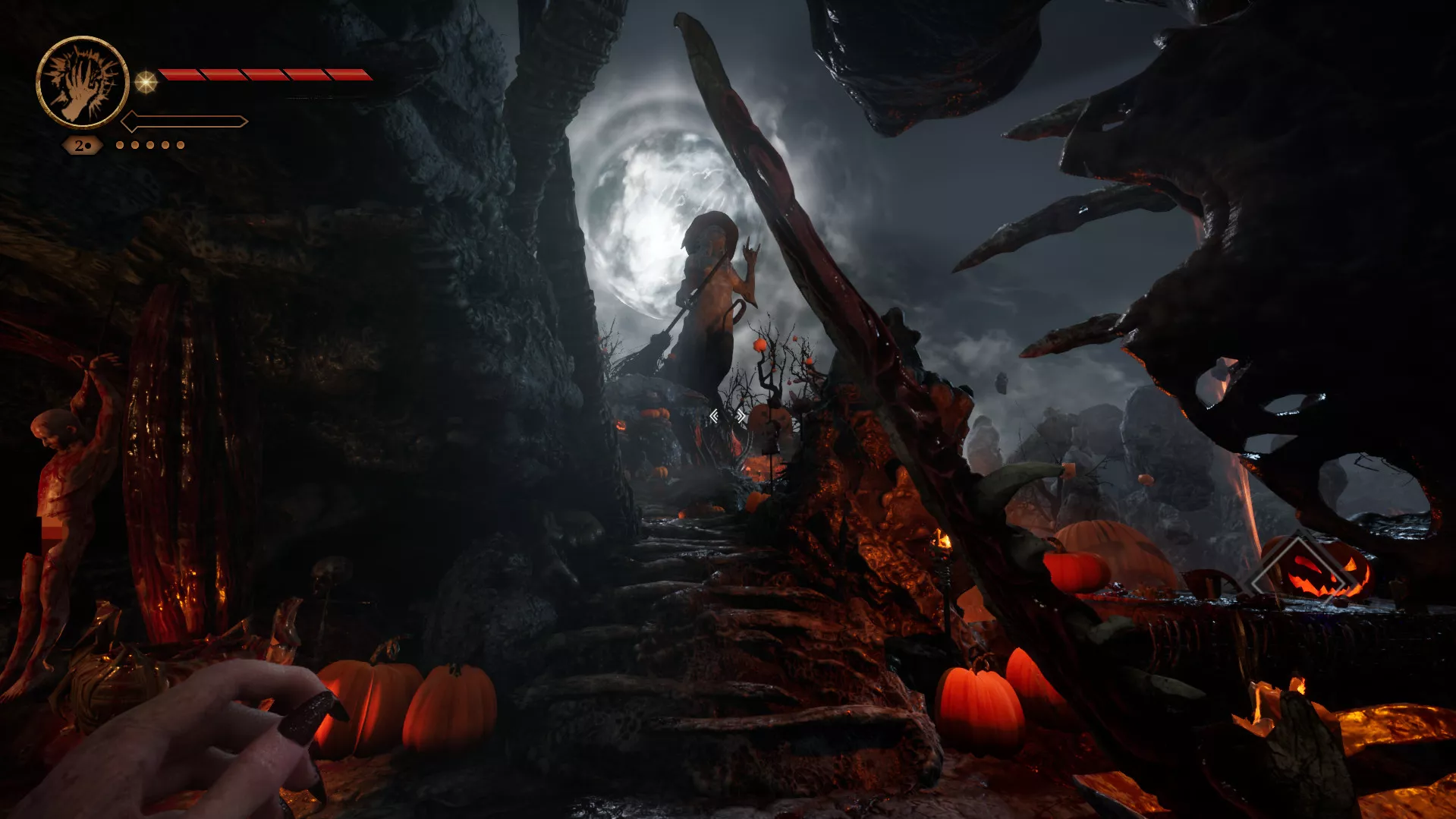
Task: Click the diamond marker over the jack-o-lantern
Action: 1298,569
